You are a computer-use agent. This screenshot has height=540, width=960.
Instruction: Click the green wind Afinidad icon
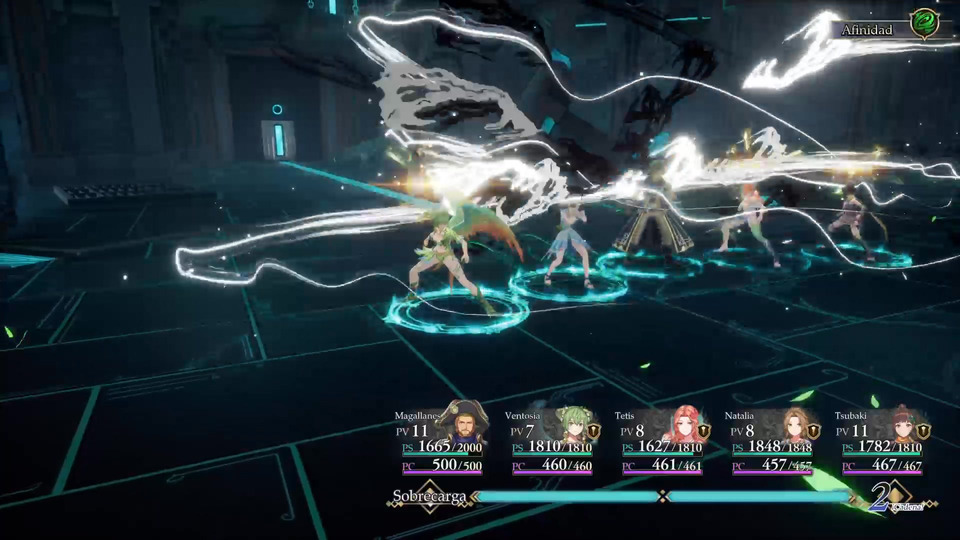[923, 24]
